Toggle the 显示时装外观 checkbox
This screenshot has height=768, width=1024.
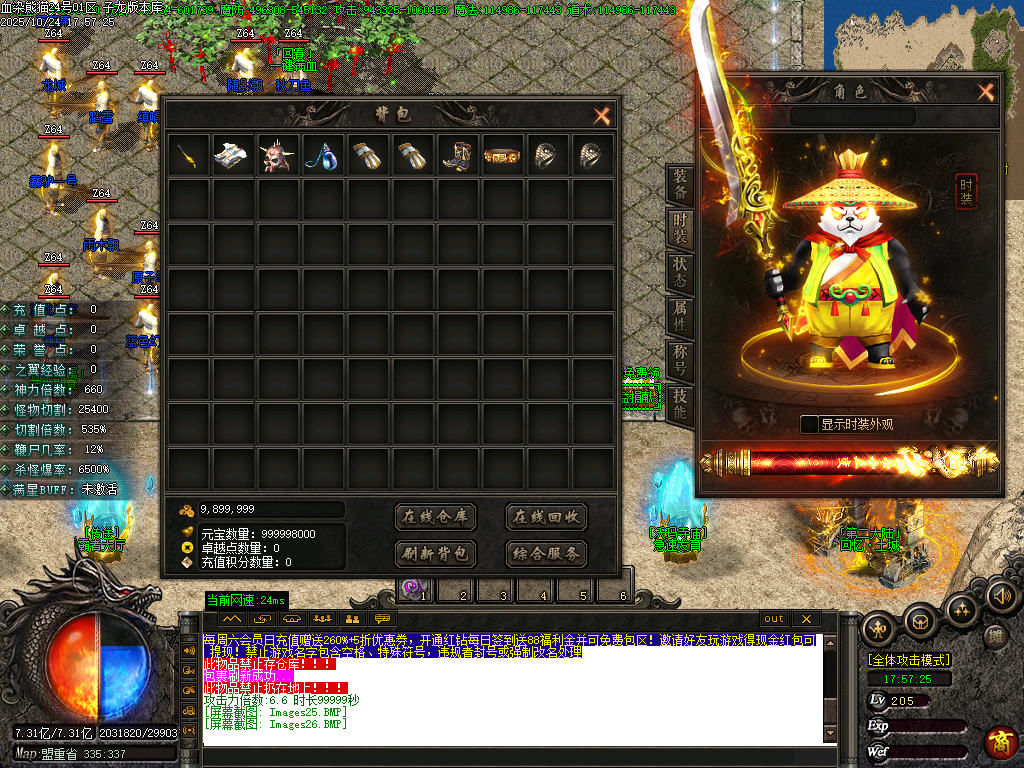[x=809, y=424]
